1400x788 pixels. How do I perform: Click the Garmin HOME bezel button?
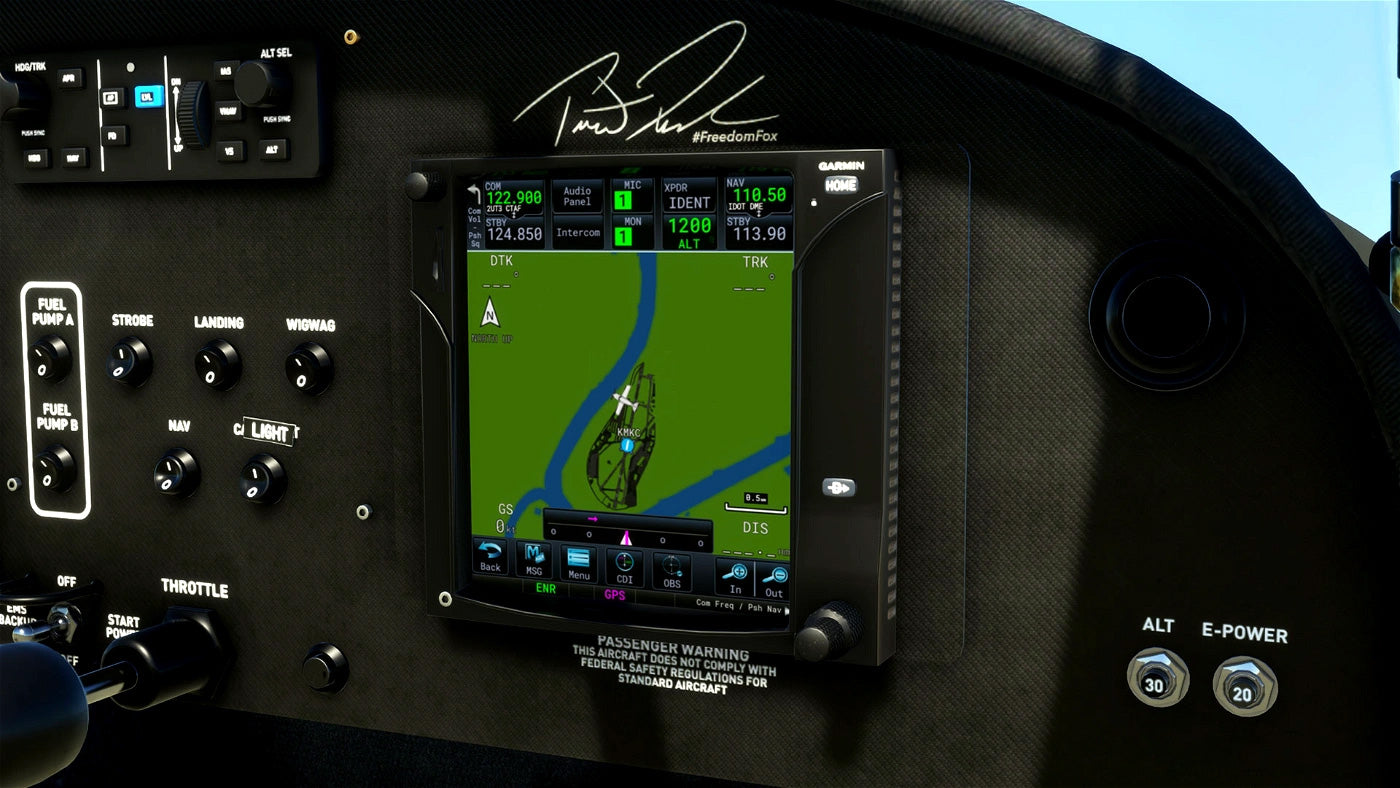point(840,185)
